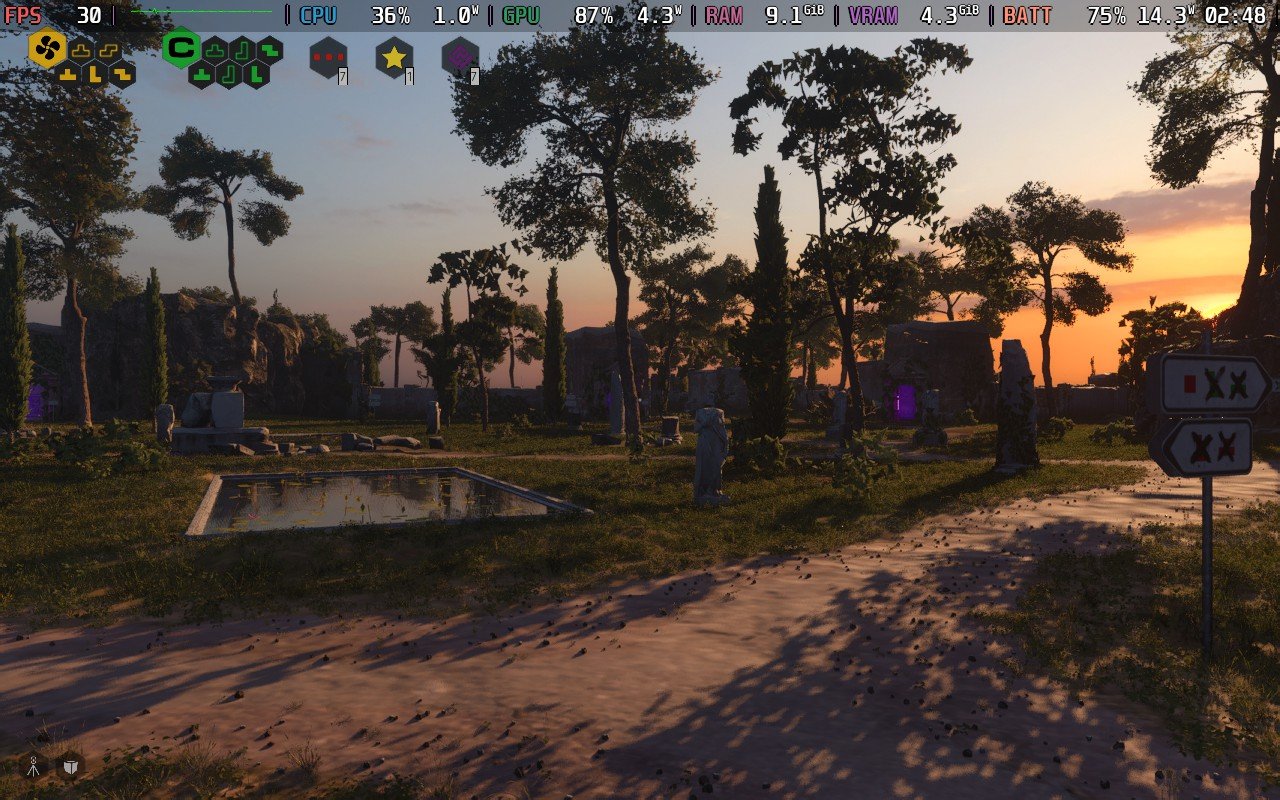
Task: Open the red three-dots hexagon counter
Action: (x=328, y=58)
